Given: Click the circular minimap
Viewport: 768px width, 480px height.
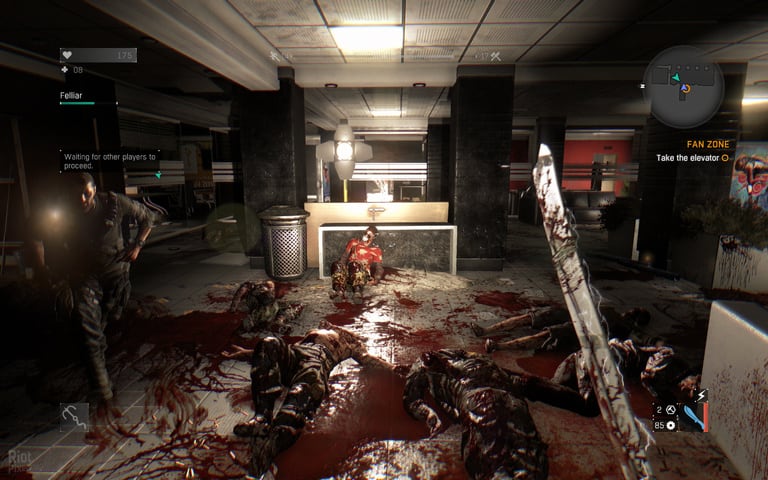Looking at the screenshot, I should click(684, 87).
